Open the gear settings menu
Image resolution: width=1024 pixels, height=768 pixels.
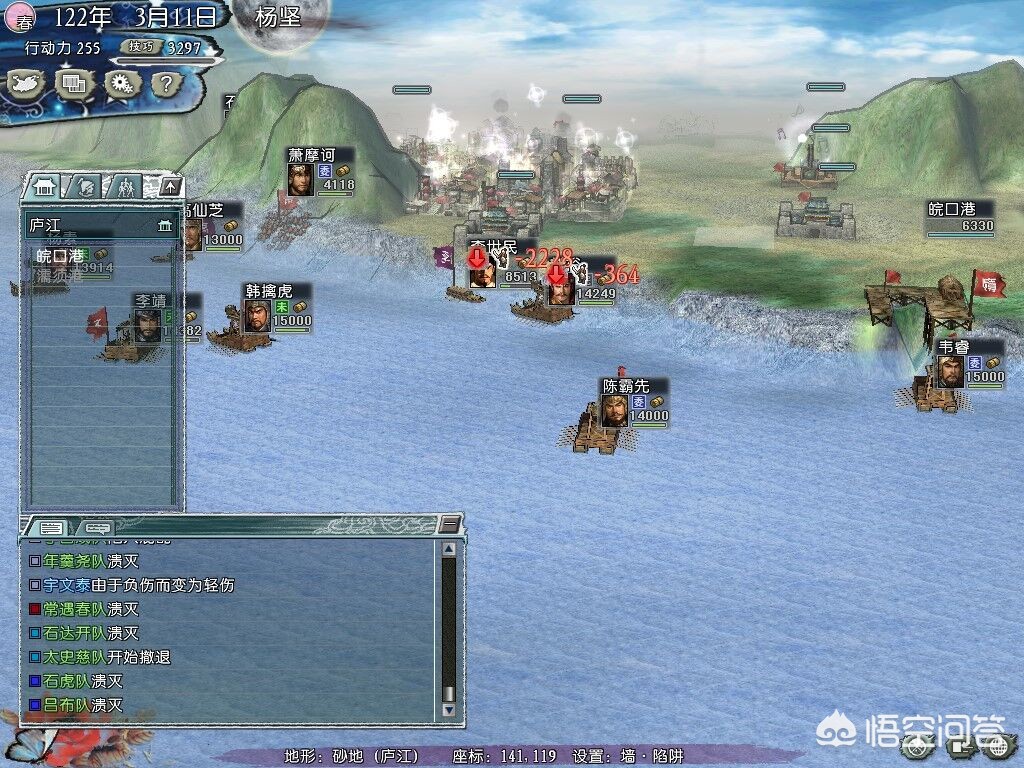coord(120,85)
